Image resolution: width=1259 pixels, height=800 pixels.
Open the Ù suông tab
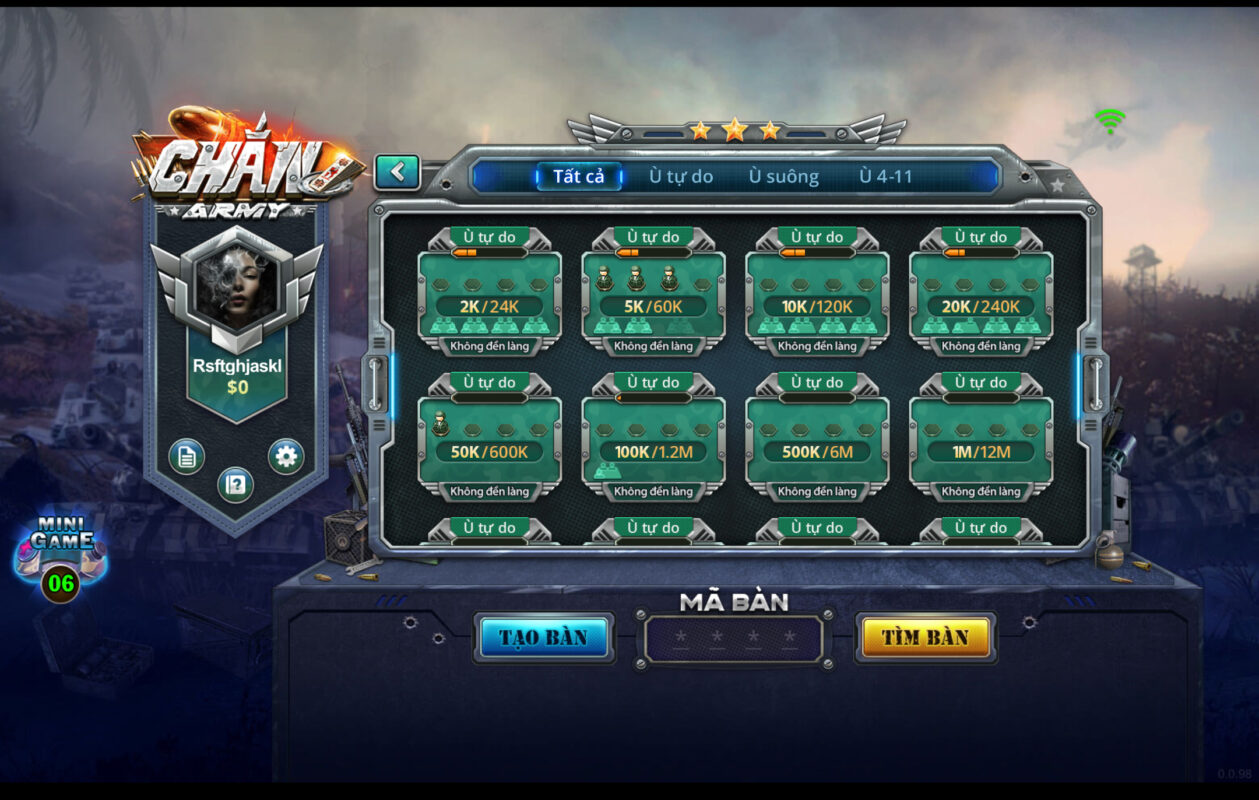[784, 177]
